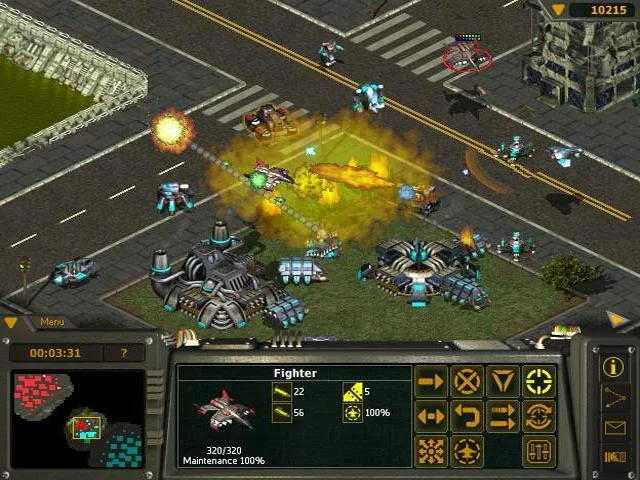This screenshot has width=640, height=480.
Task: Open the Menu button
Action: click(x=52, y=322)
